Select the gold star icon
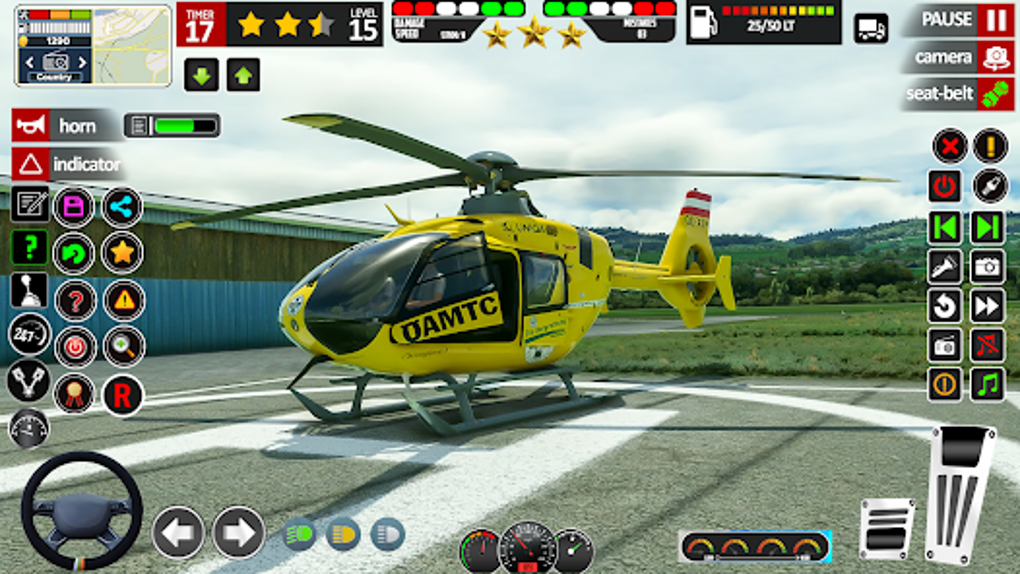 (x=123, y=252)
